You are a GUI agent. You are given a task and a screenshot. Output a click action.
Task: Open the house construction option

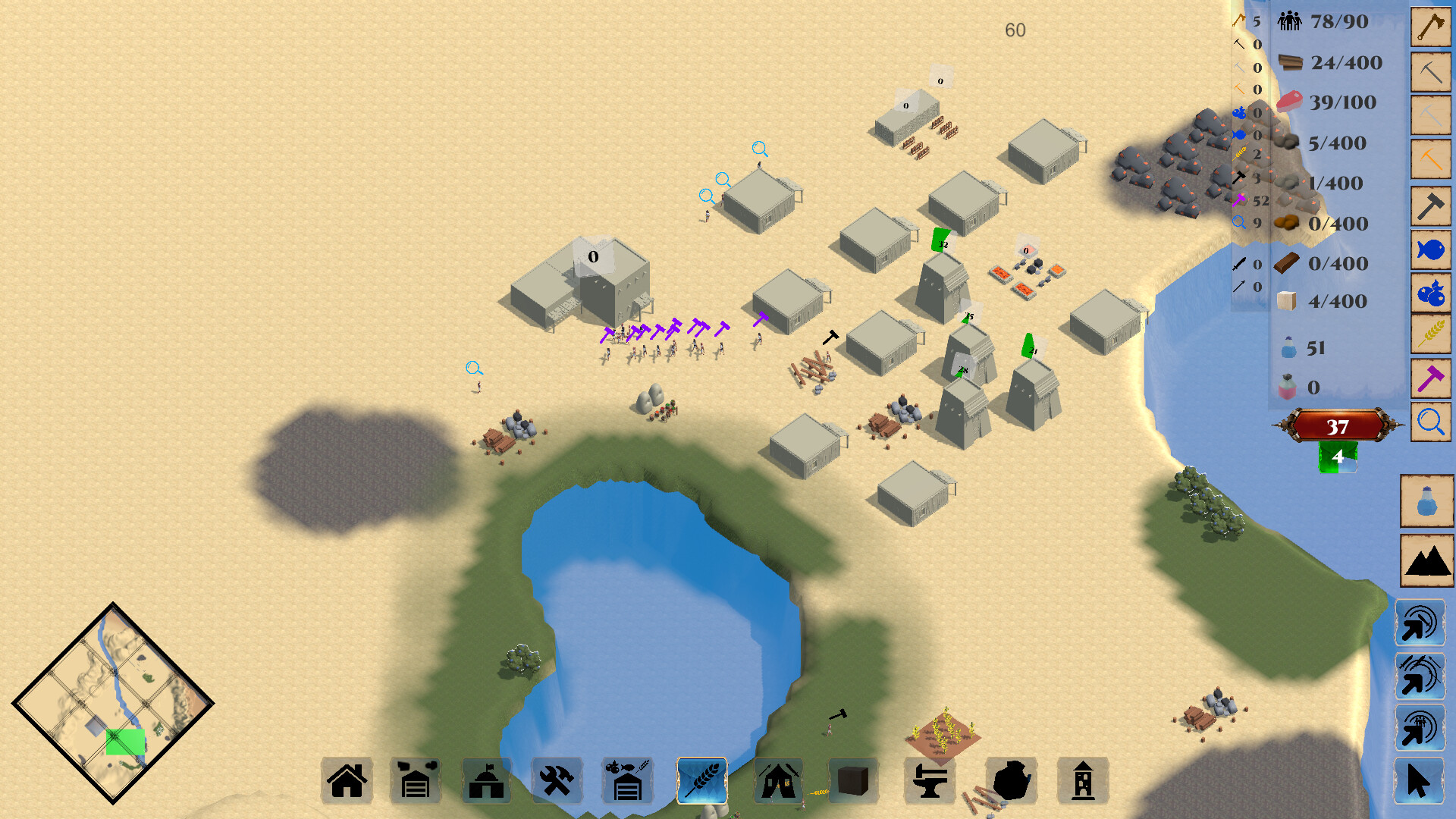click(x=347, y=781)
